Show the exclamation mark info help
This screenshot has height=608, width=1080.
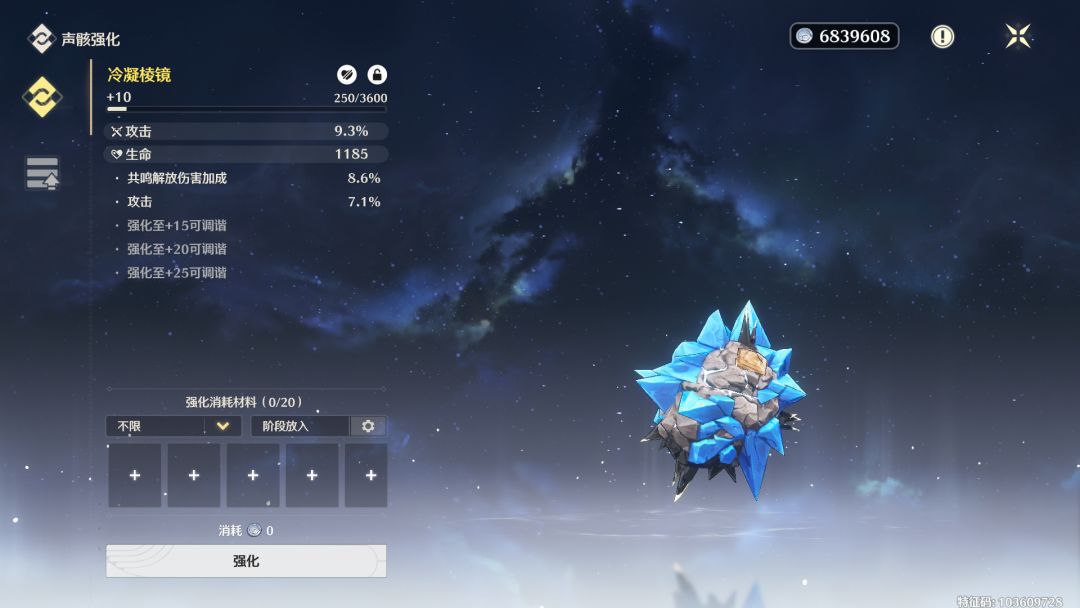tap(942, 37)
